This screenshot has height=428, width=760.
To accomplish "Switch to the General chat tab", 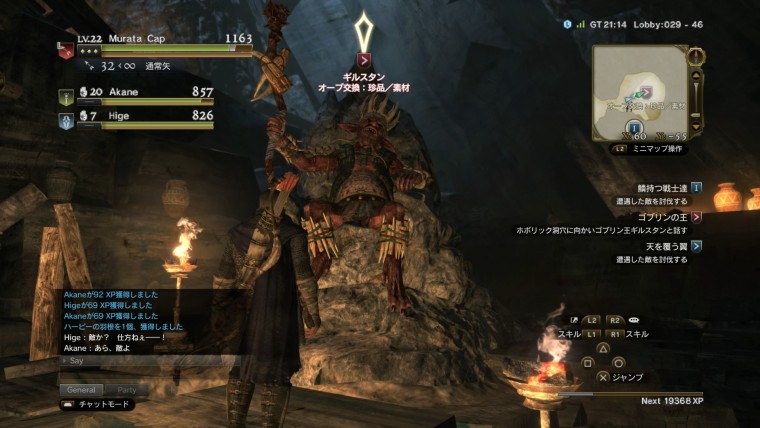I will tap(81, 389).
